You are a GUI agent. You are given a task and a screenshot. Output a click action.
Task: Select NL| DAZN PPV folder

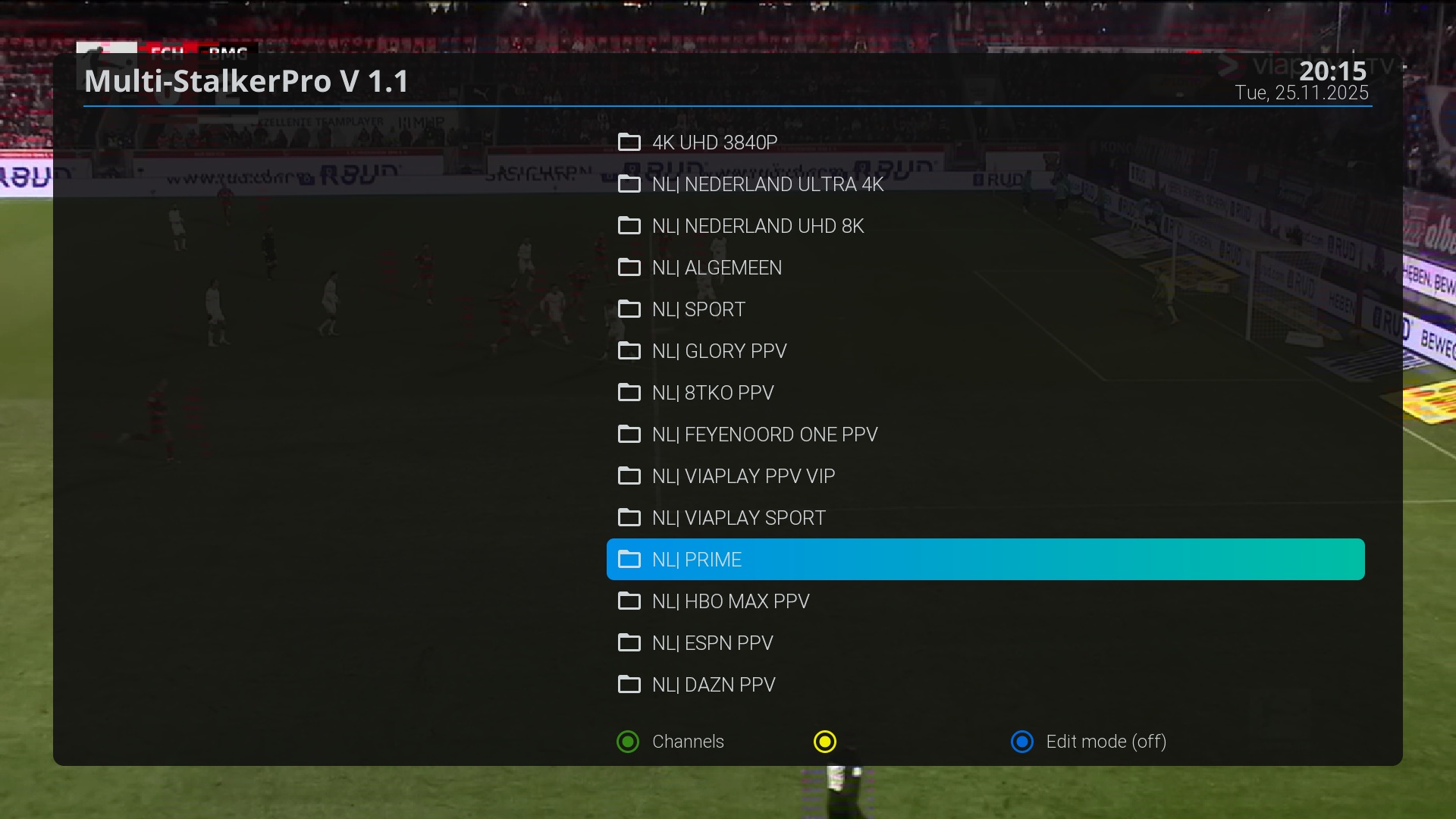click(714, 685)
